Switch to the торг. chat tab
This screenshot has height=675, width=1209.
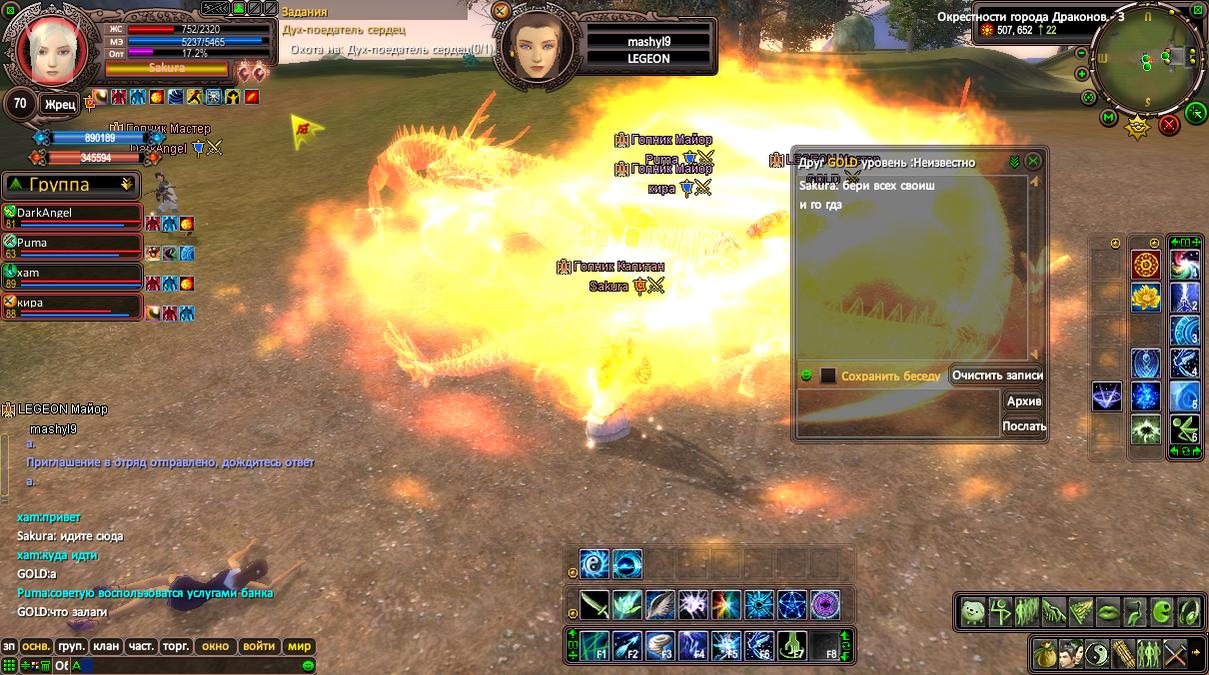point(176,646)
